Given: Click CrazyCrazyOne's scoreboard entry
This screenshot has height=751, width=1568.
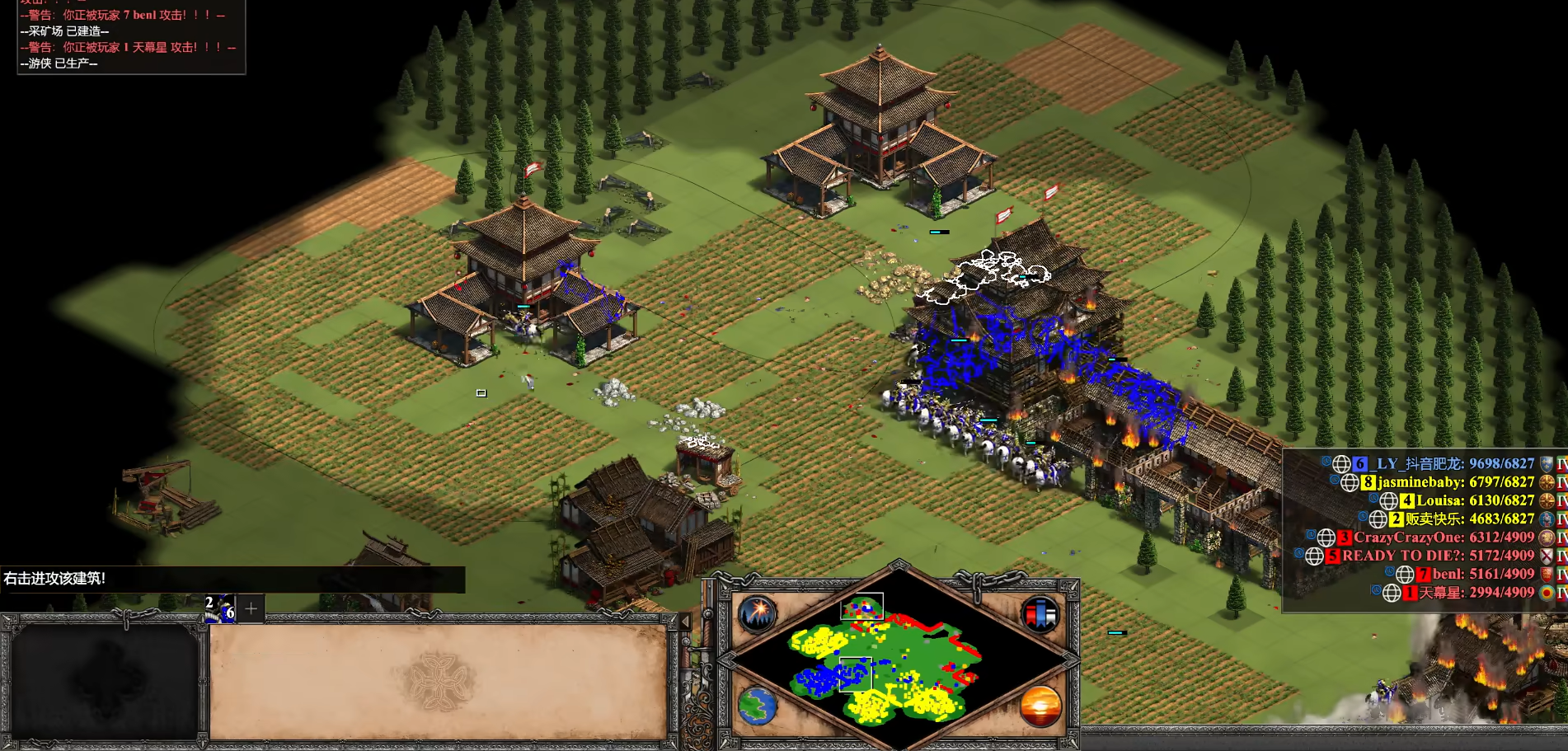Looking at the screenshot, I should tap(1443, 537).
